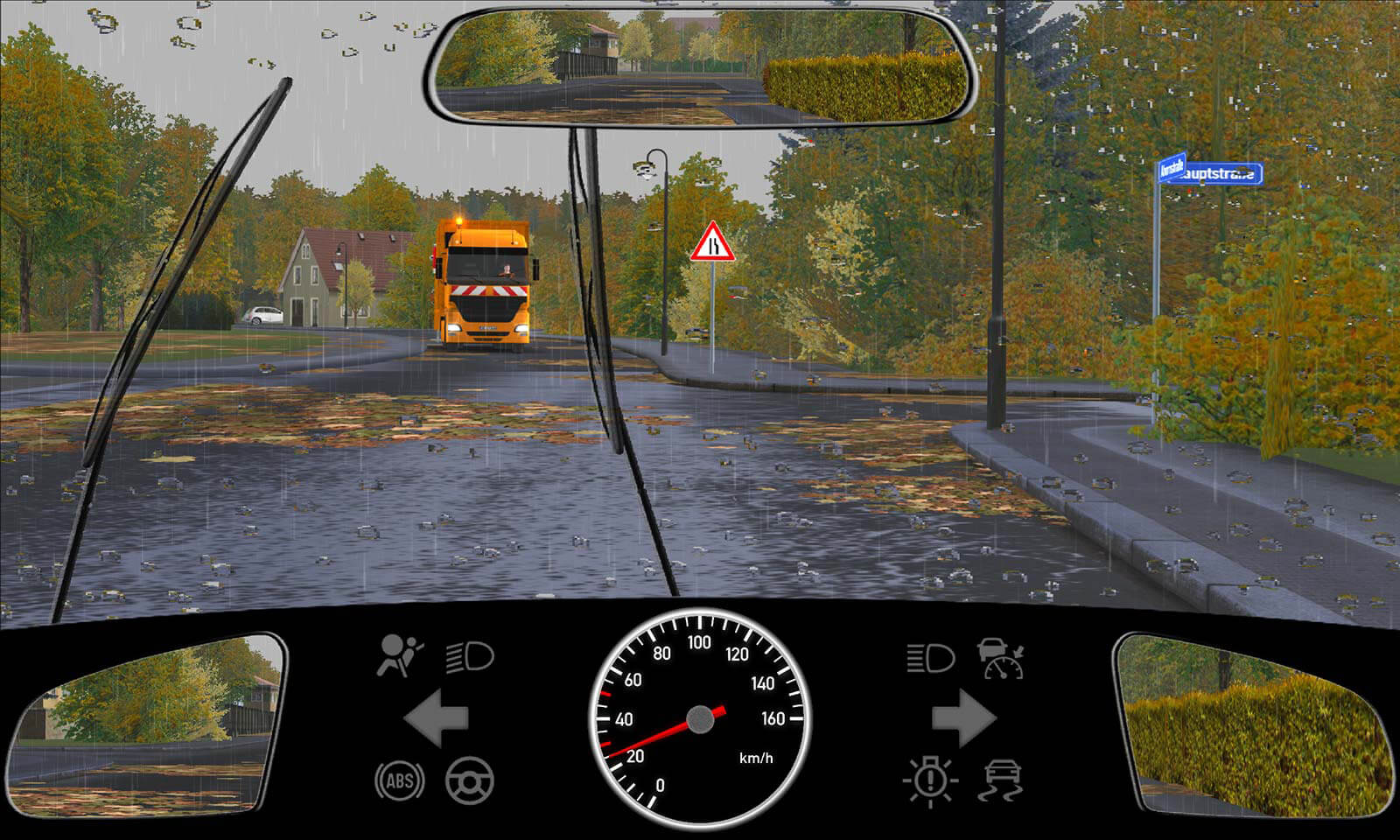Viewport: 1400px width, 840px height.
Task: Click the skidding car stability control icon
Action: tap(1002, 780)
